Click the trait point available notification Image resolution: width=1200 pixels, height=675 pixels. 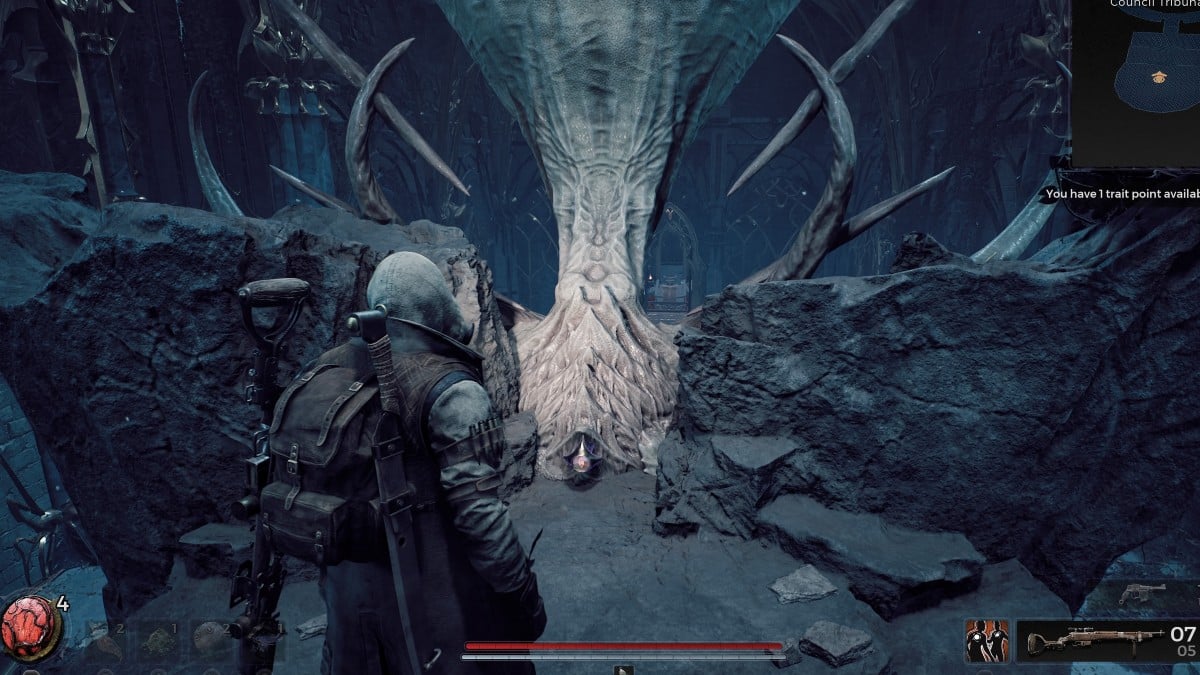1120,194
